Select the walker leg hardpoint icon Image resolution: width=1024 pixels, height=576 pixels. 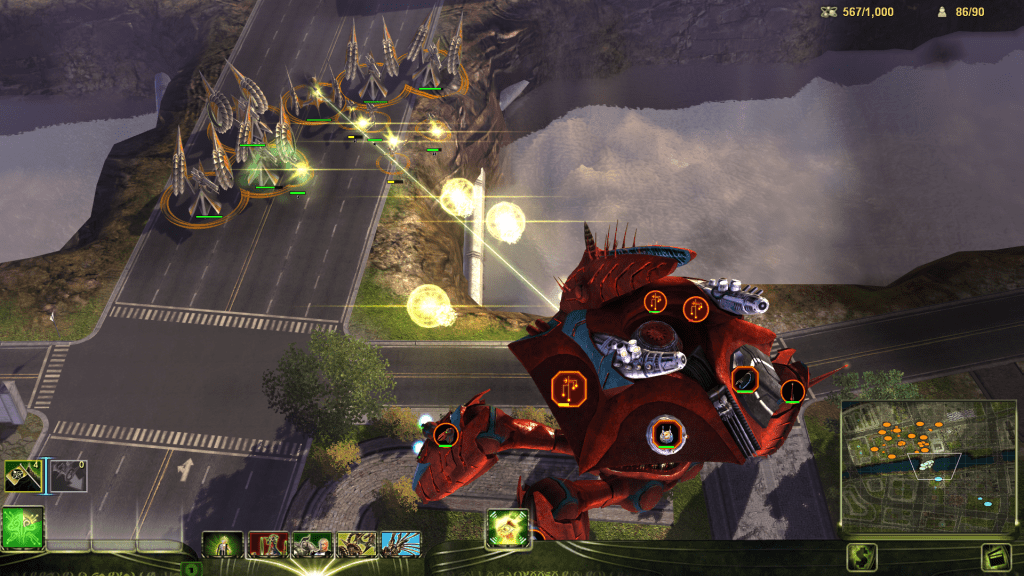pos(446,435)
